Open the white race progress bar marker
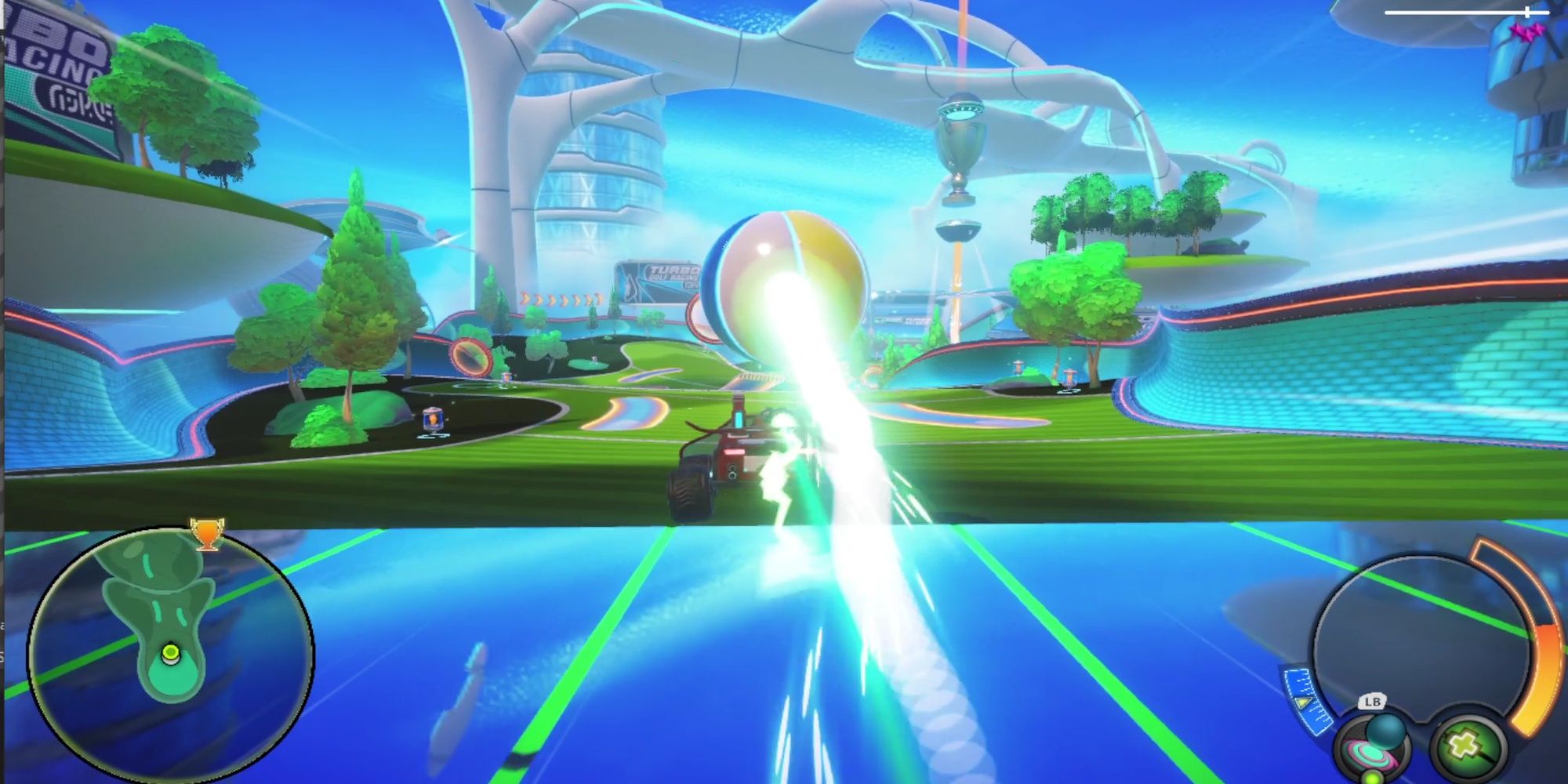 1527,12
